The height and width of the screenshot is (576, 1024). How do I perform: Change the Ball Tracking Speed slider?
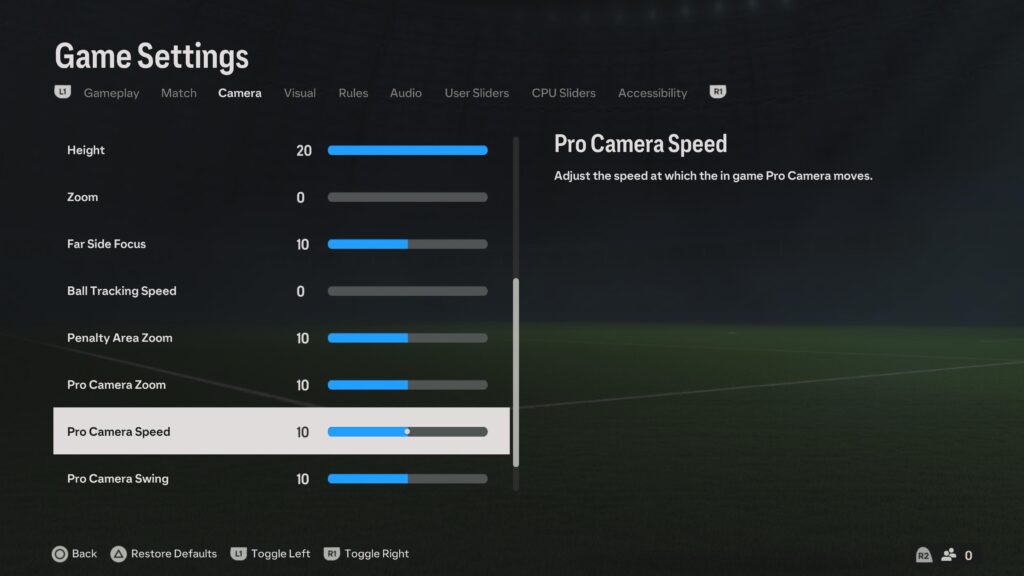407,291
